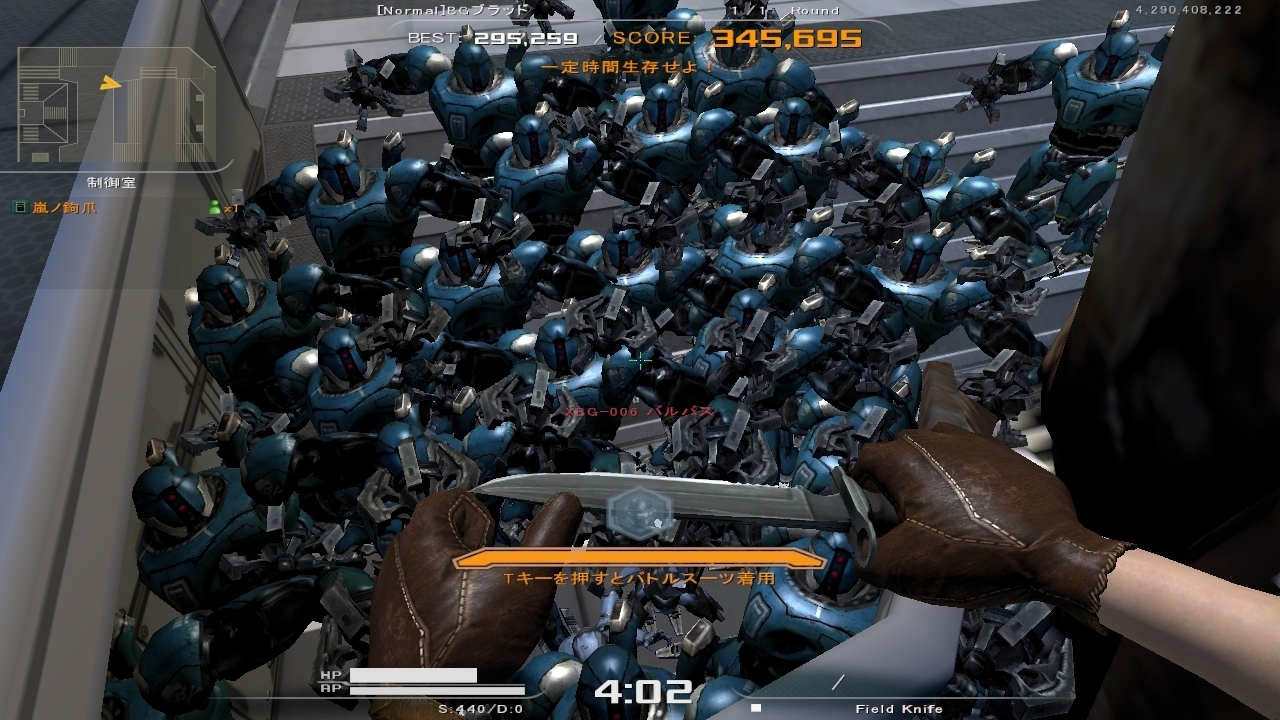Select the player name entry under the minimap
The width and height of the screenshot is (1280, 720).
click(63, 208)
